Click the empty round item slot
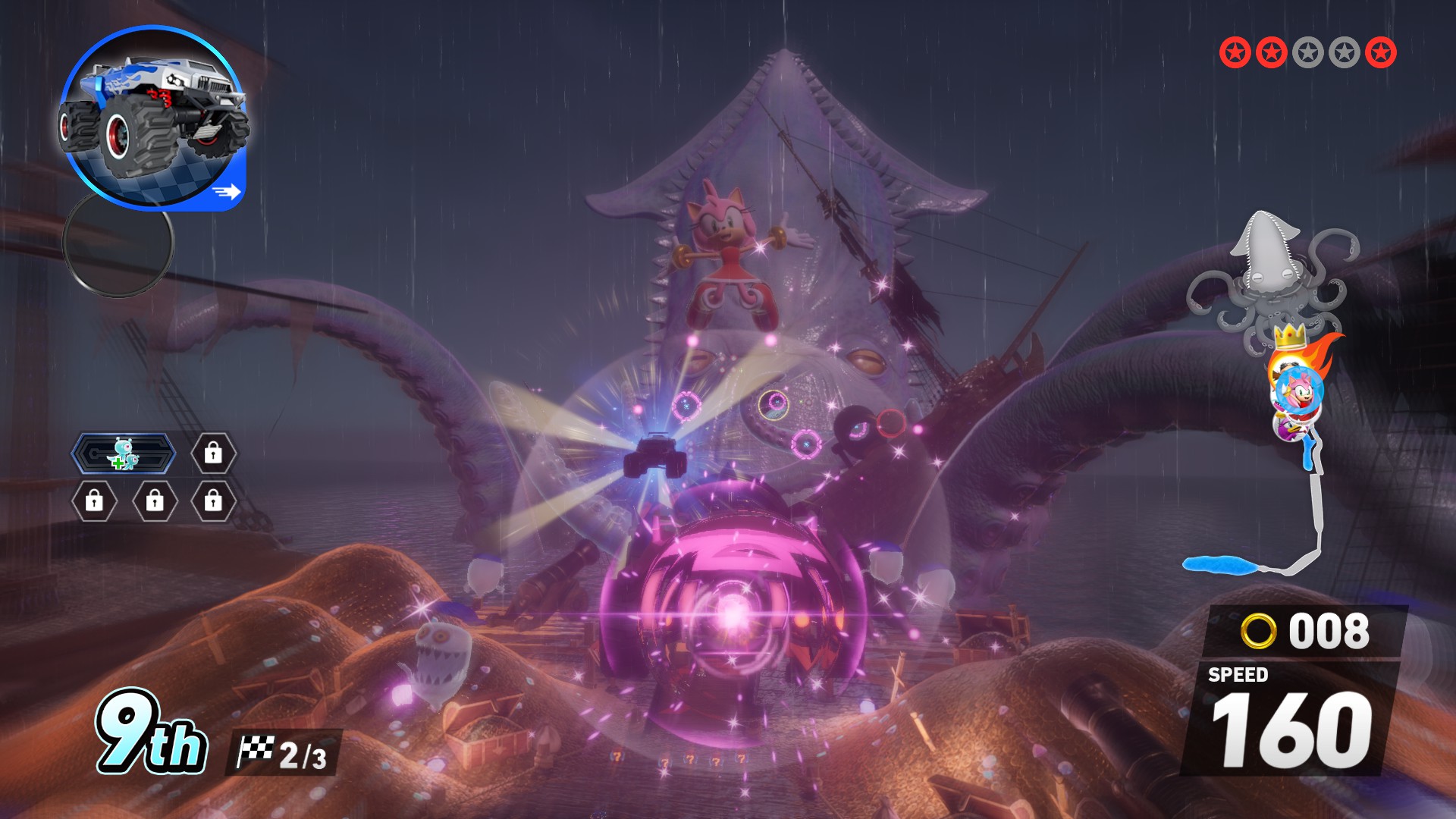Screen dimensions: 1456x819 (118, 243)
